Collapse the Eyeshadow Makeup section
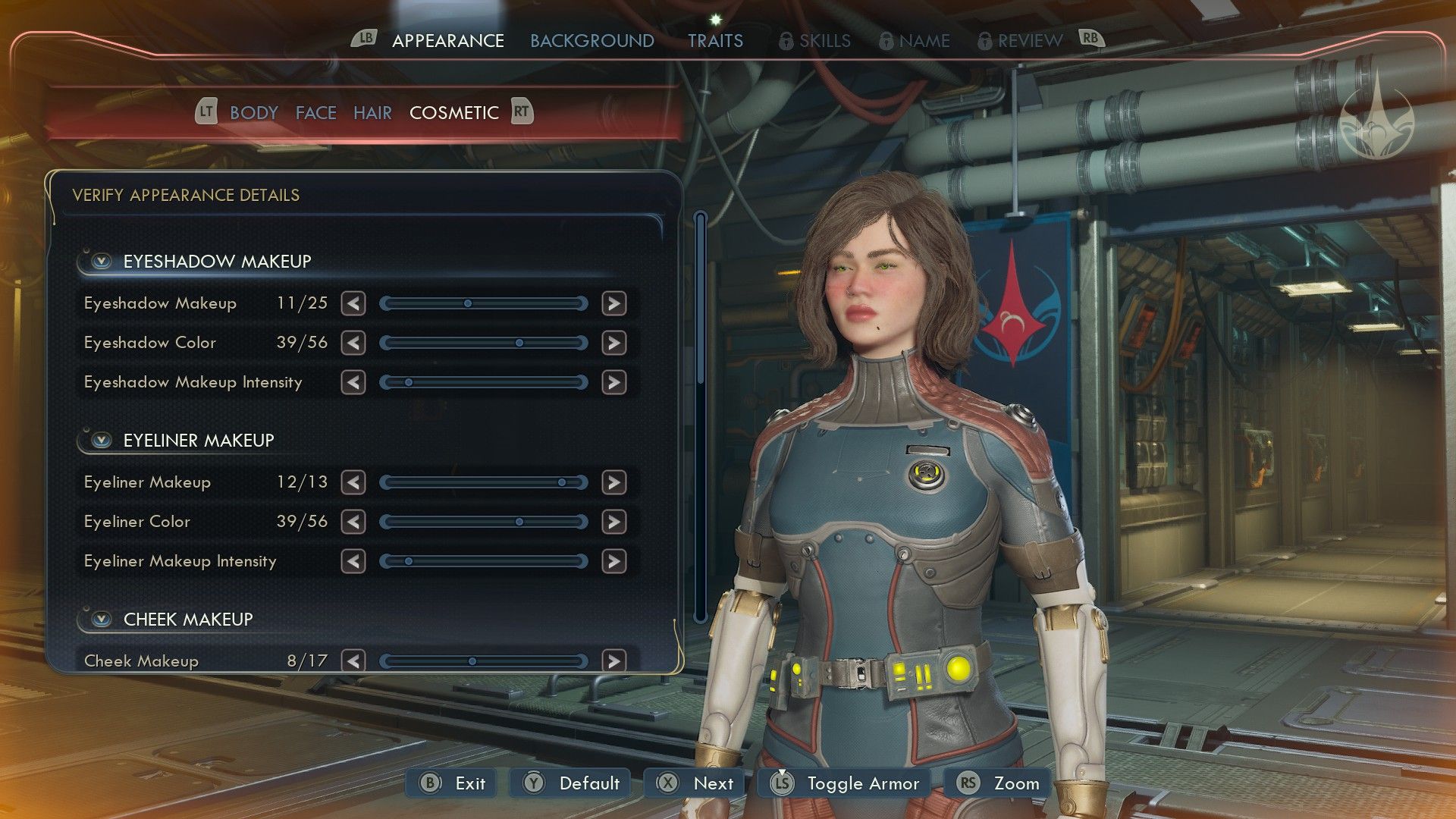Image resolution: width=1456 pixels, height=819 pixels. (x=101, y=262)
